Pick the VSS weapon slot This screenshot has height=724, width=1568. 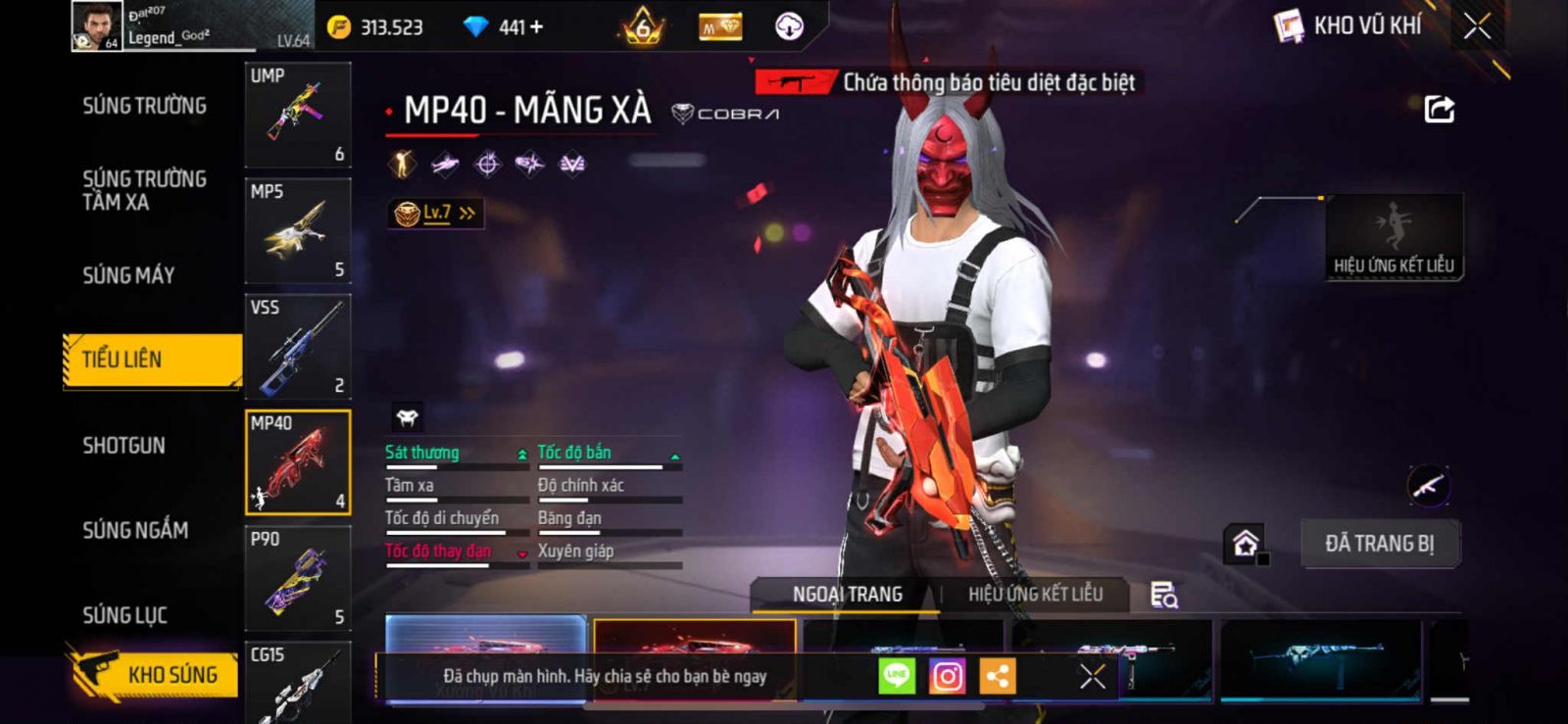[x=298, y=347]
